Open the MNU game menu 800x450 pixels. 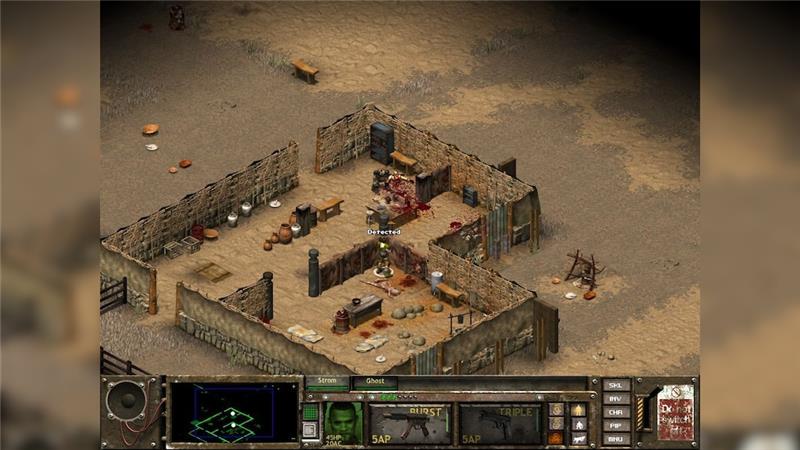[x=616, y=438]
